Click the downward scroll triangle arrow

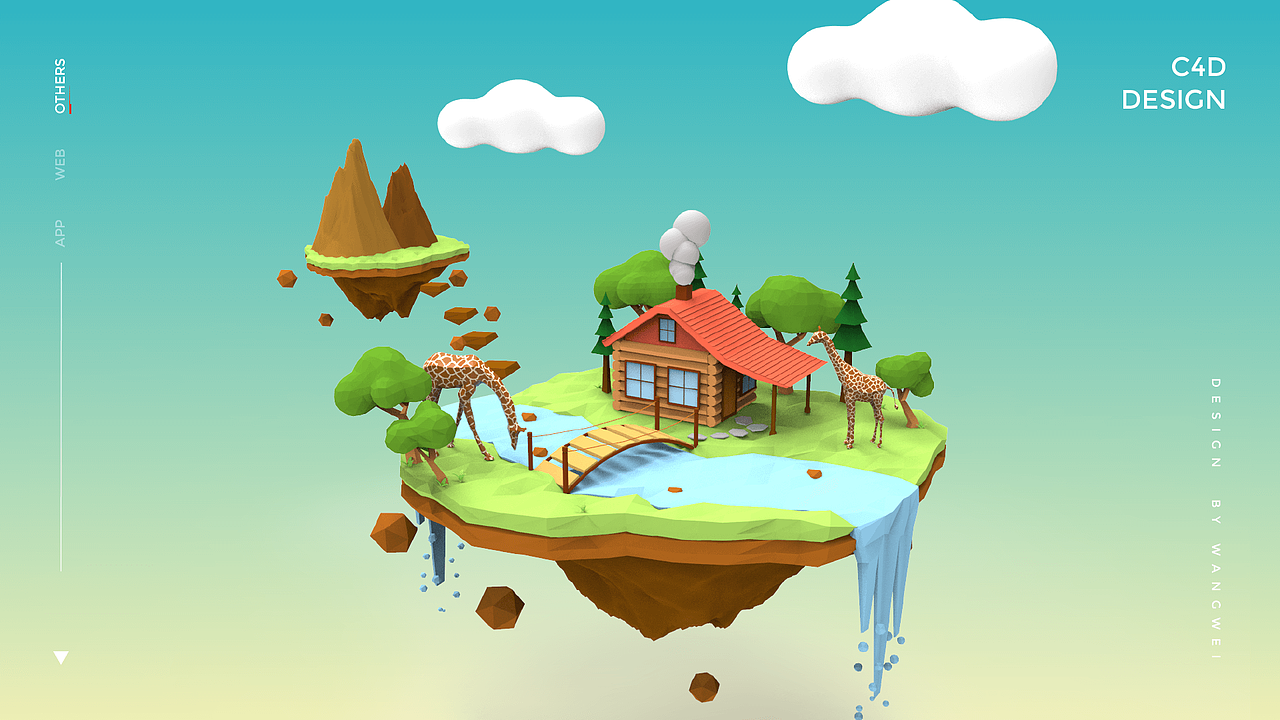pos(62,657)
